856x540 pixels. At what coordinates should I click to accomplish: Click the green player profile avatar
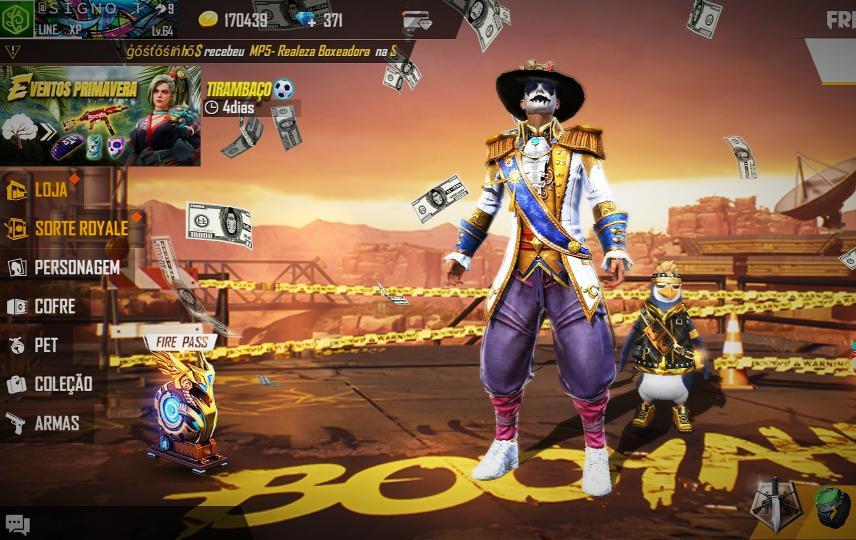[x=17, y=20]
